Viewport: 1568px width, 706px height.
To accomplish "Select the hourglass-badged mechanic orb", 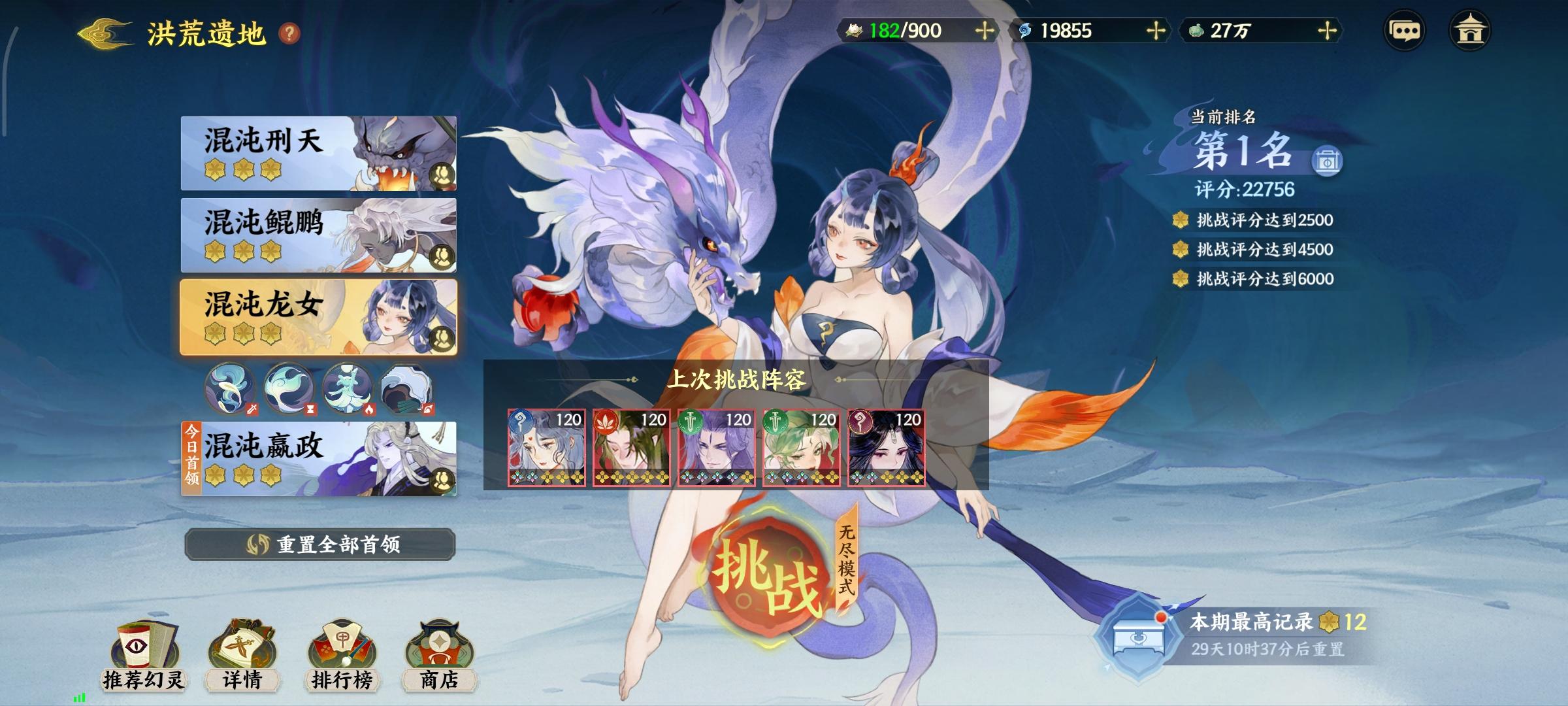I will (290, 388).
